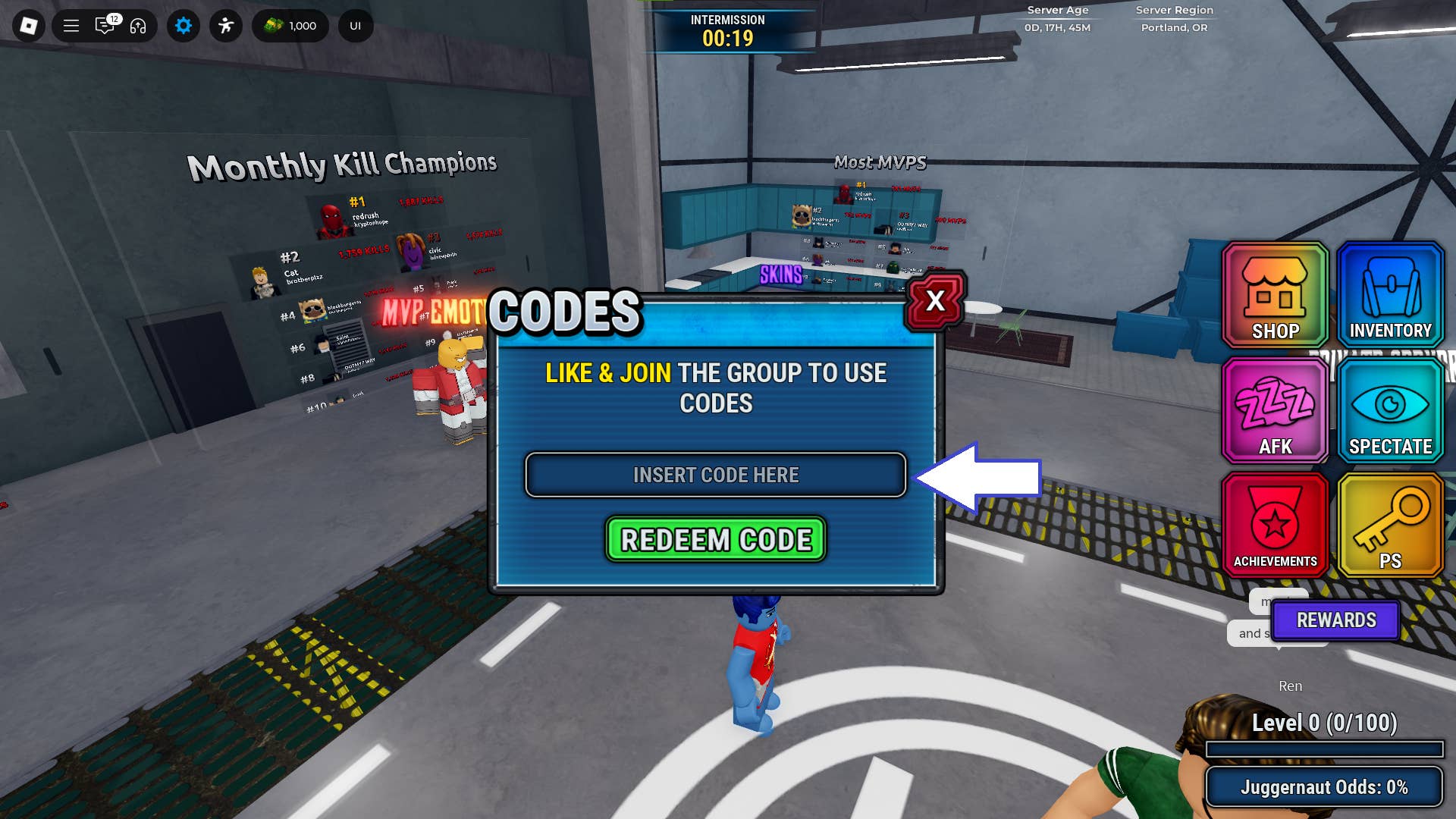Open Roblox settings gear
Image resolution: width=1456 pixels, height=819 pixels.
(x=183, y=25)
